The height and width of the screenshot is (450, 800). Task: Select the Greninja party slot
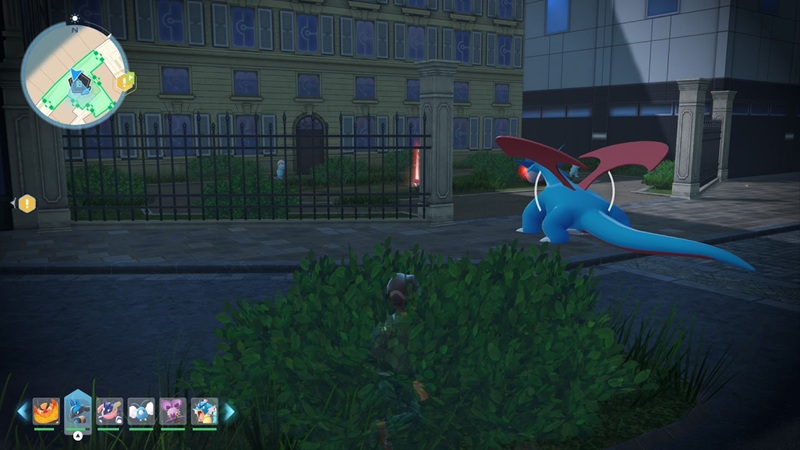point(109,411)
